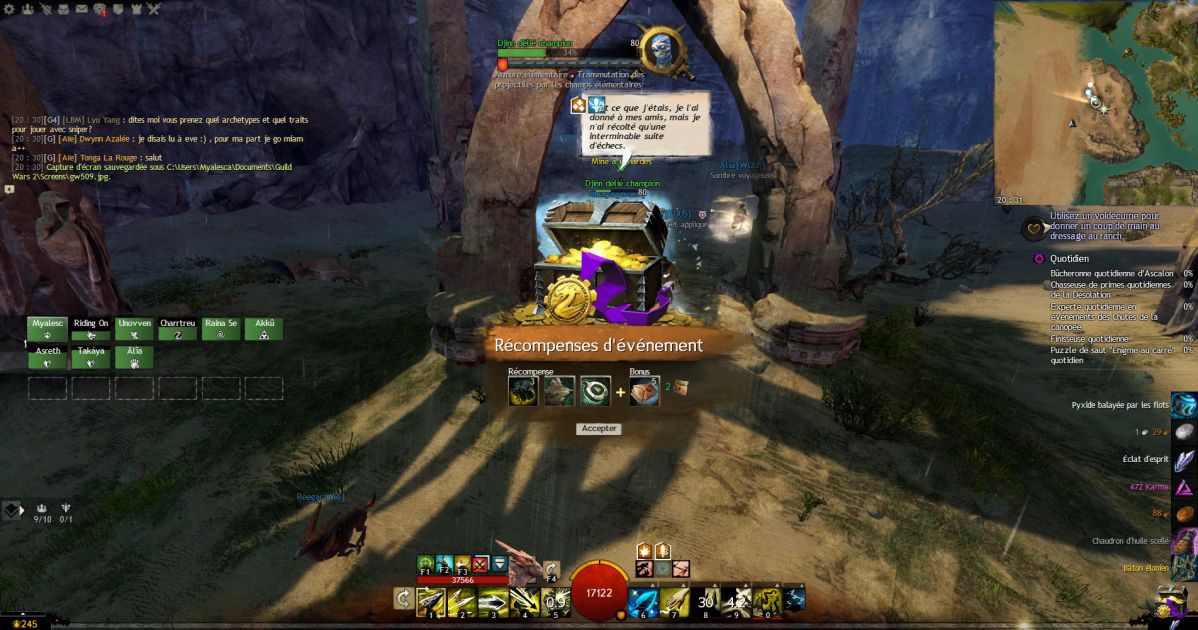Activate weapon skill in slot 1
The width and height of the screenshot is (1198, 630).
(x=431, y=600)
